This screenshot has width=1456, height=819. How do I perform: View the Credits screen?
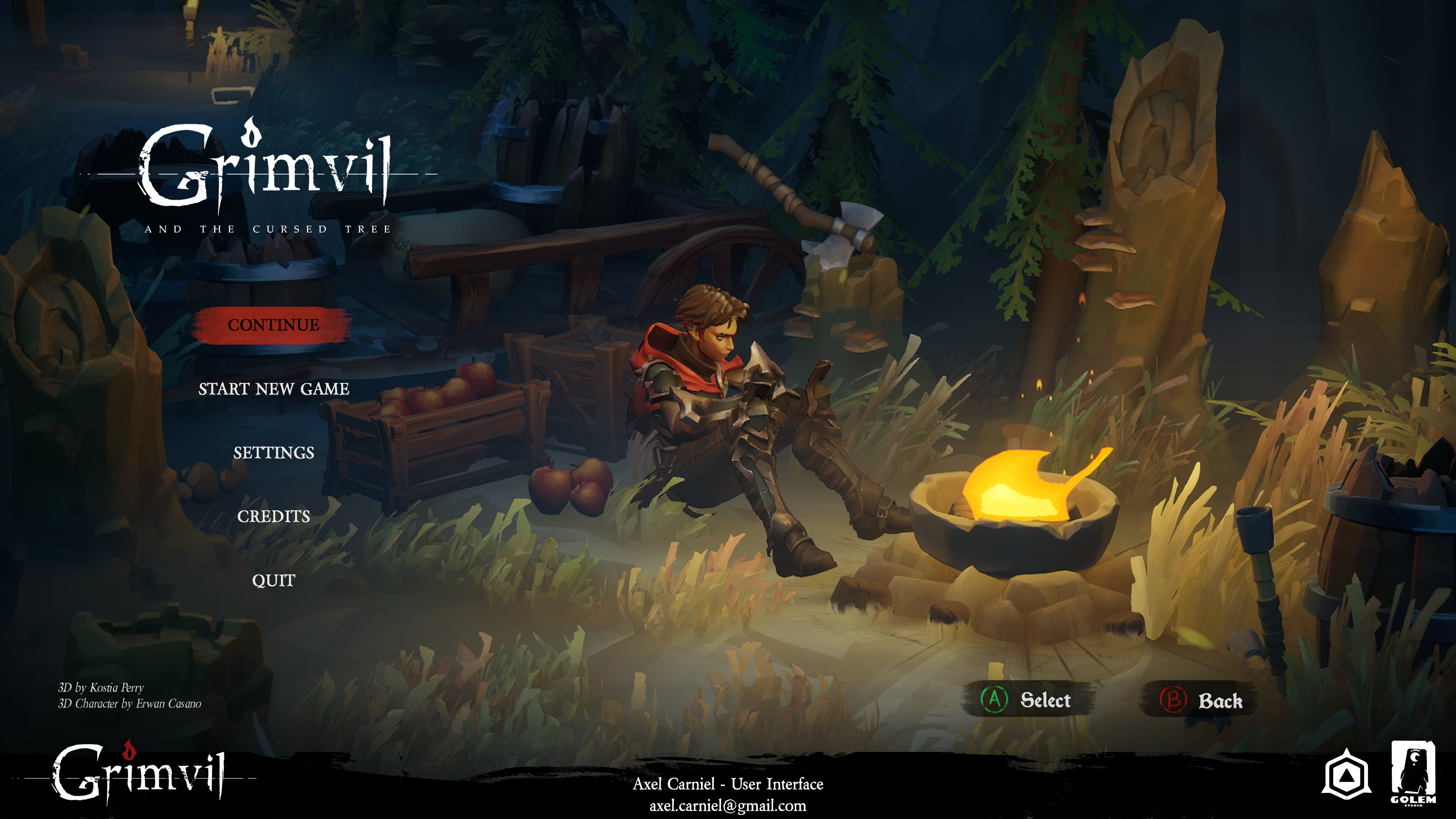tap(273, 516)
